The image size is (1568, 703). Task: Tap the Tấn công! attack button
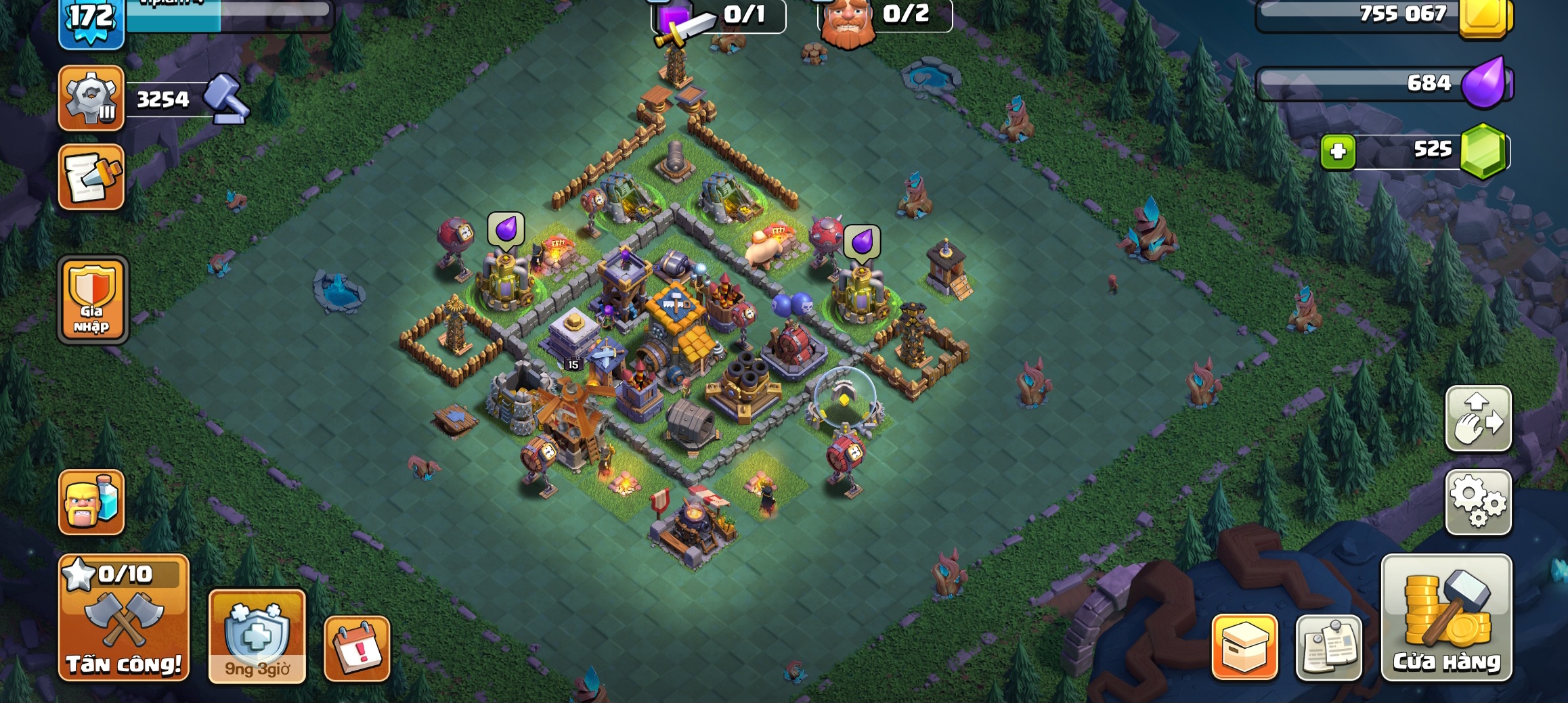tap(124, 617)
